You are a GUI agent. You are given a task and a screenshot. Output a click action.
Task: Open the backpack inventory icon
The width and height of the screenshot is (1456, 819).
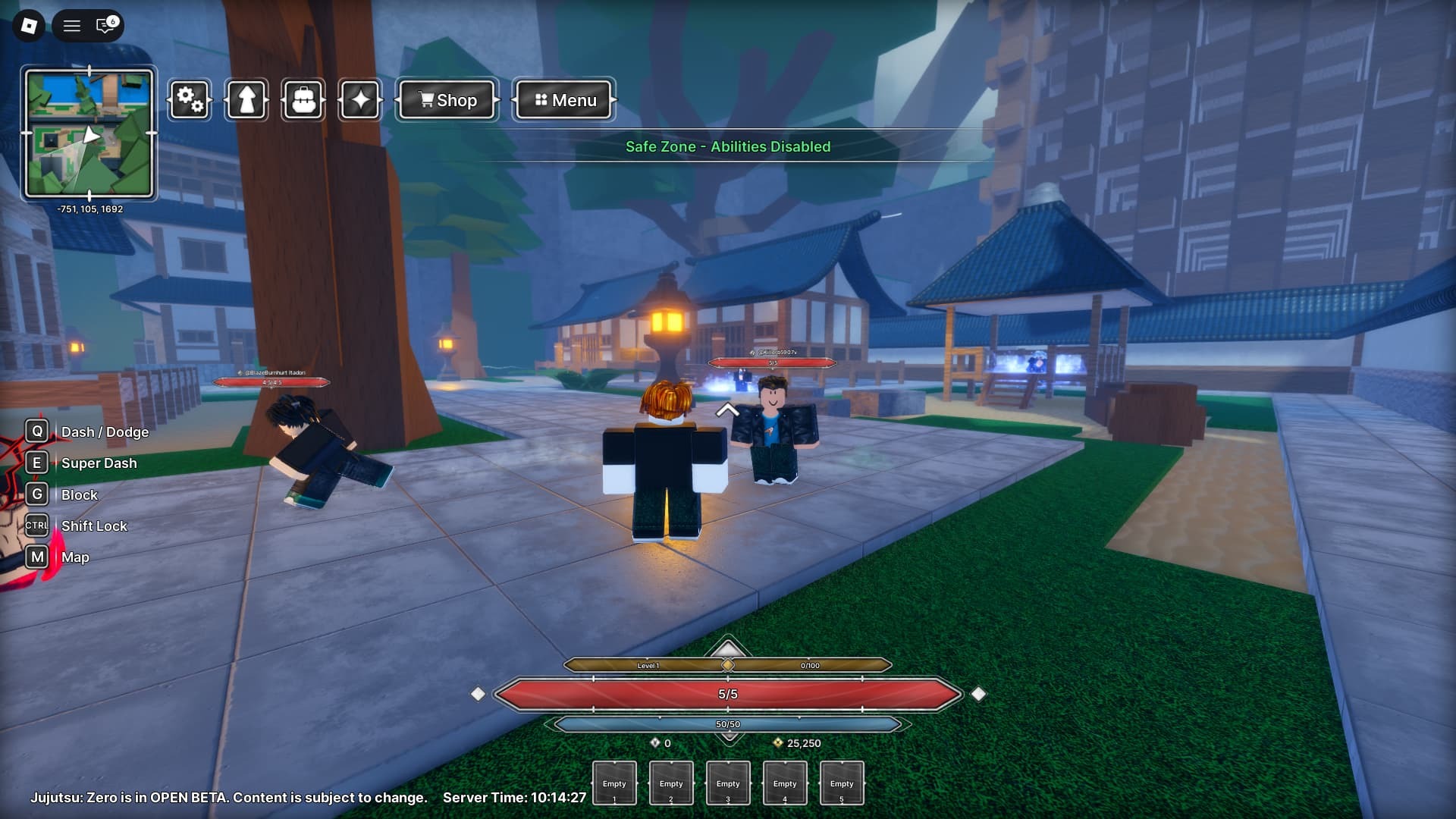tap(303, 100)
